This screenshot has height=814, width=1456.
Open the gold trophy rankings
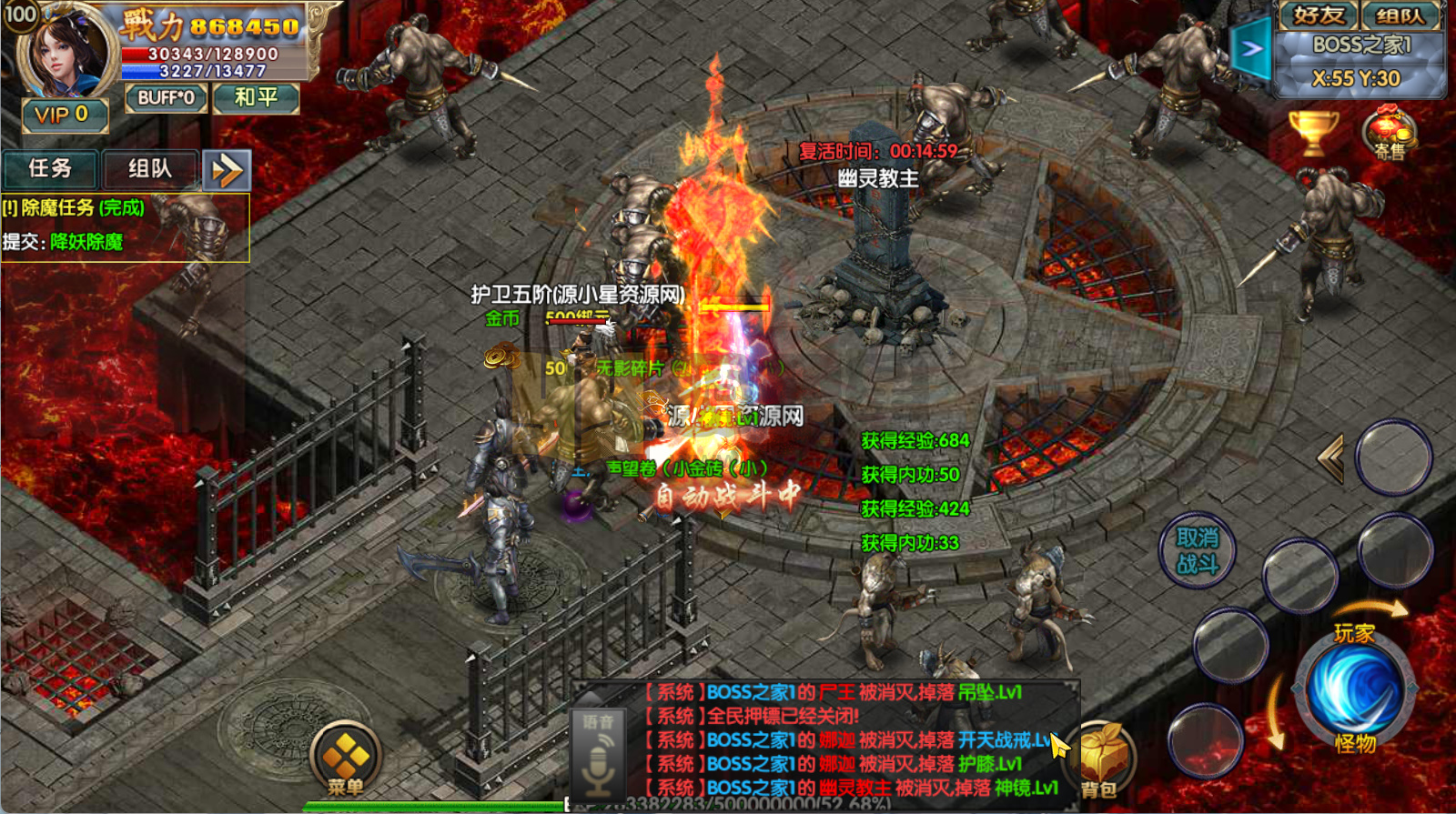pos(1313,133)
